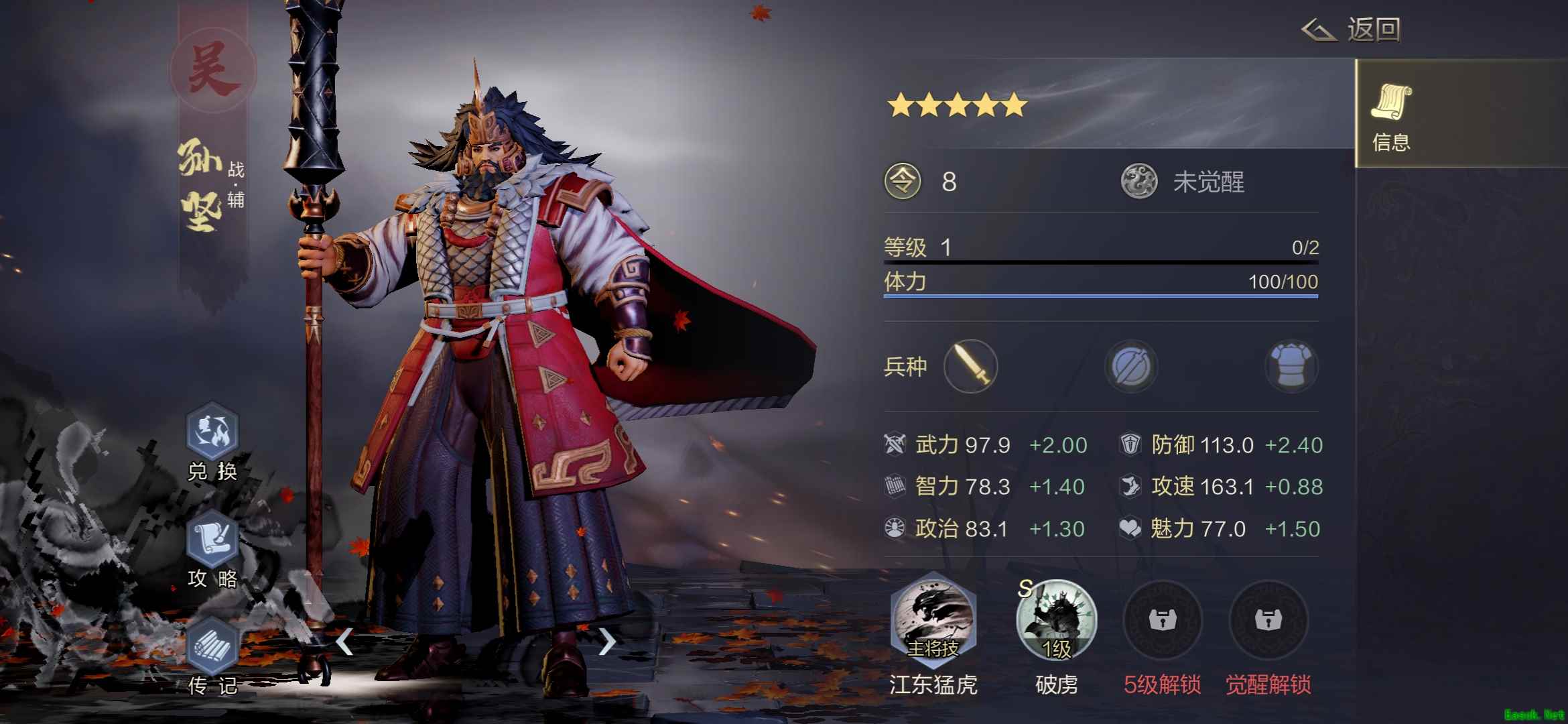Tap the locked 5级解锁 skill slot
1568x724 pixels.
click(1162, 620)
